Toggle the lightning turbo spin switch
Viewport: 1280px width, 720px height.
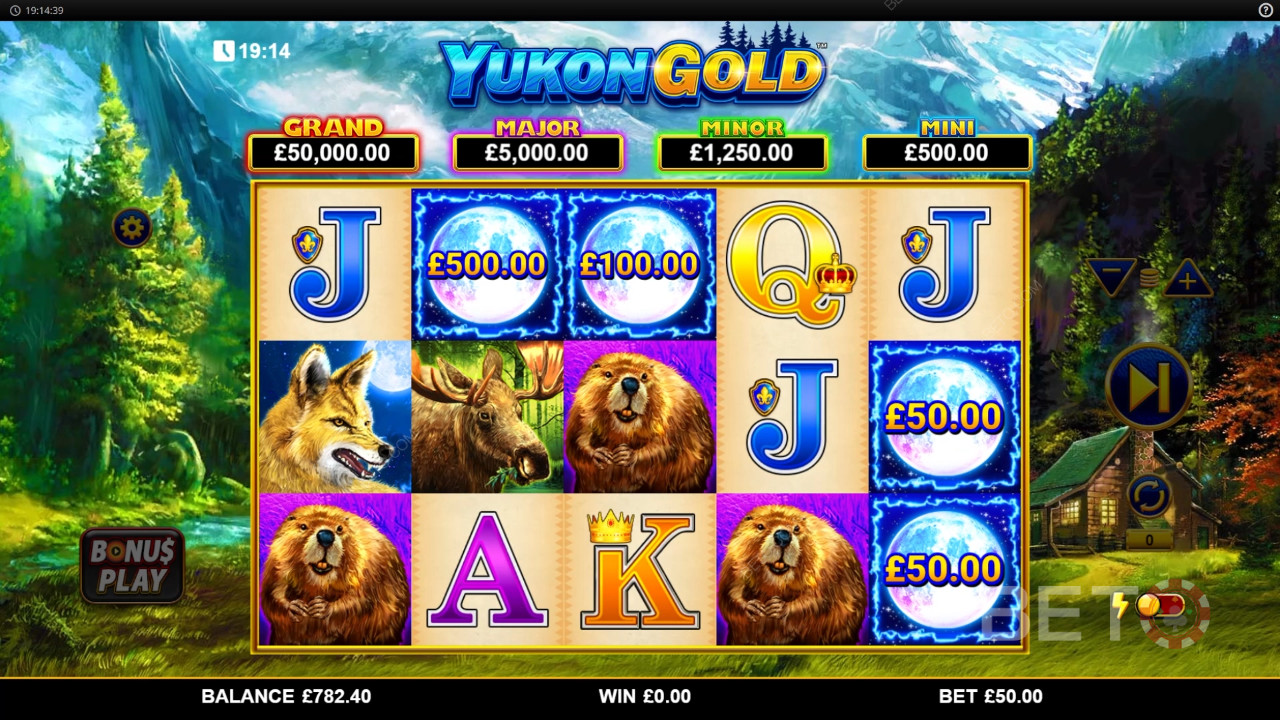pos(1158,606)
